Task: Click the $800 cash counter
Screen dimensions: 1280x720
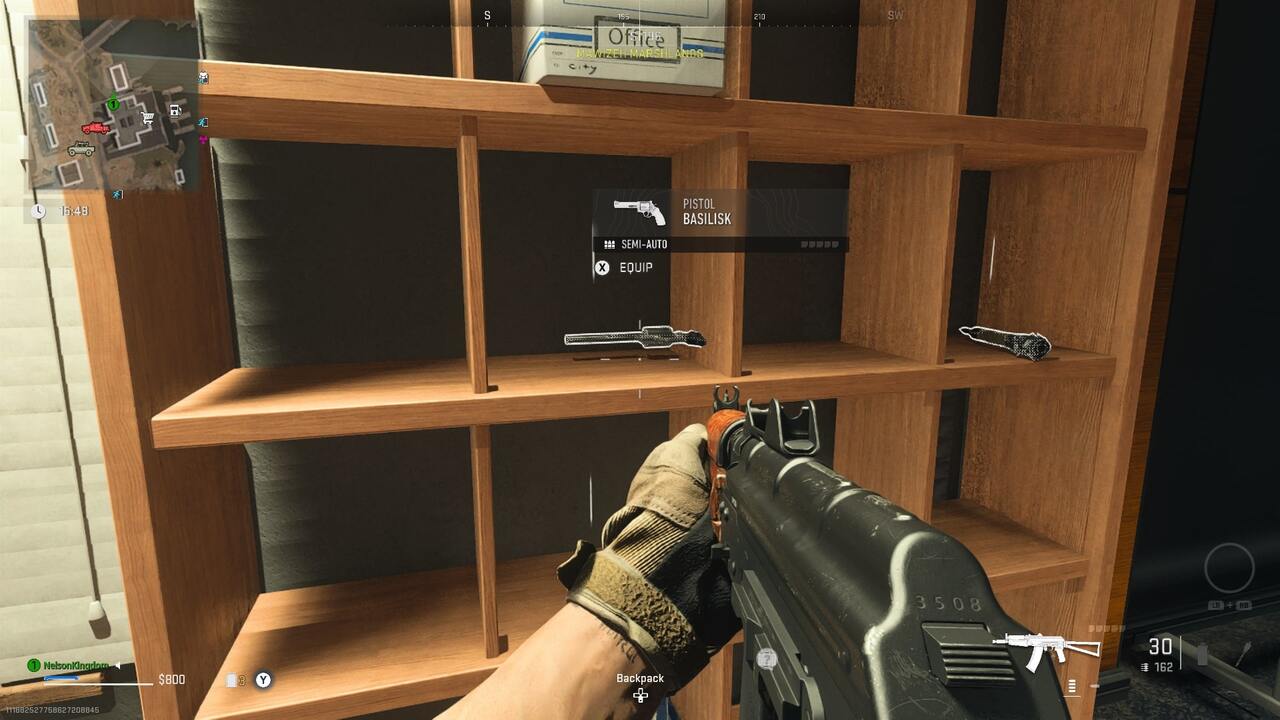Action: 172,680
